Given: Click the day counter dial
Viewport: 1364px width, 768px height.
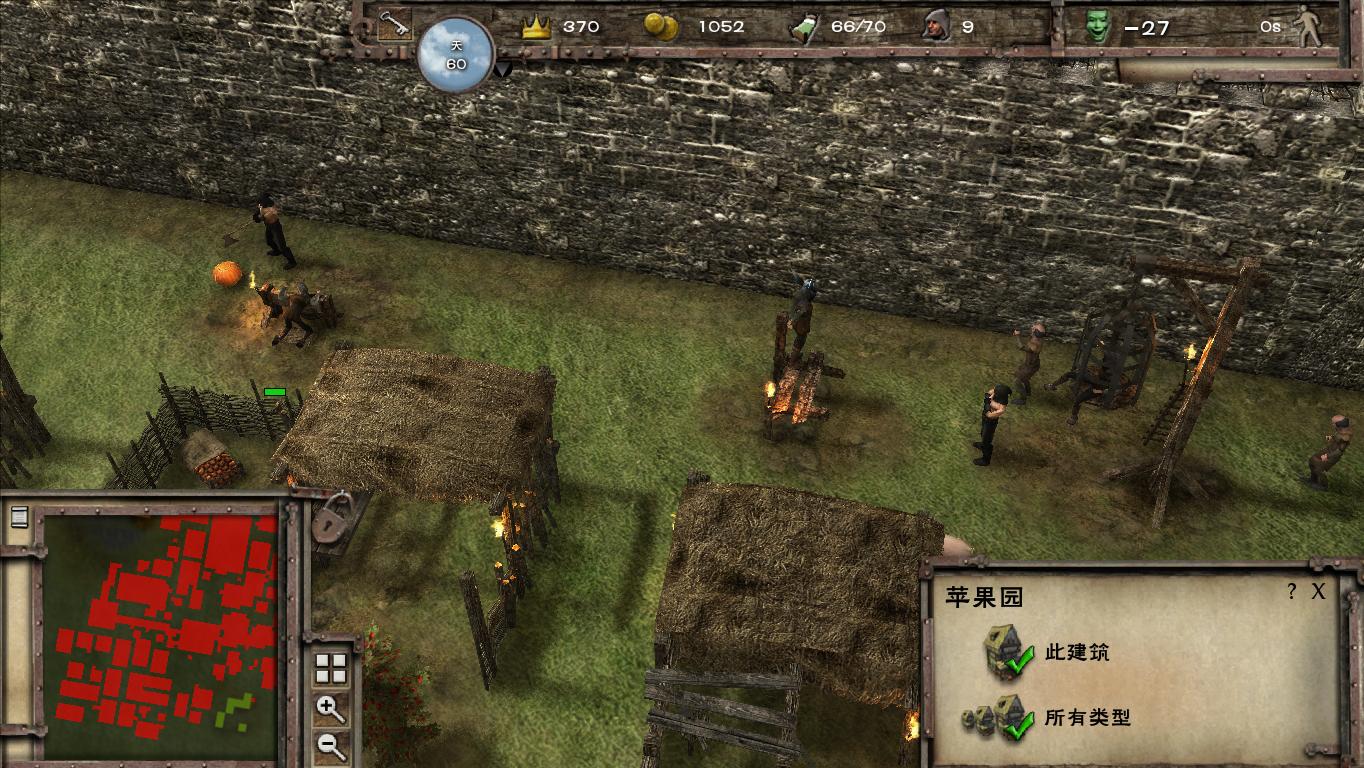Looking at the screenshot, I should click(x=456, y=55).
